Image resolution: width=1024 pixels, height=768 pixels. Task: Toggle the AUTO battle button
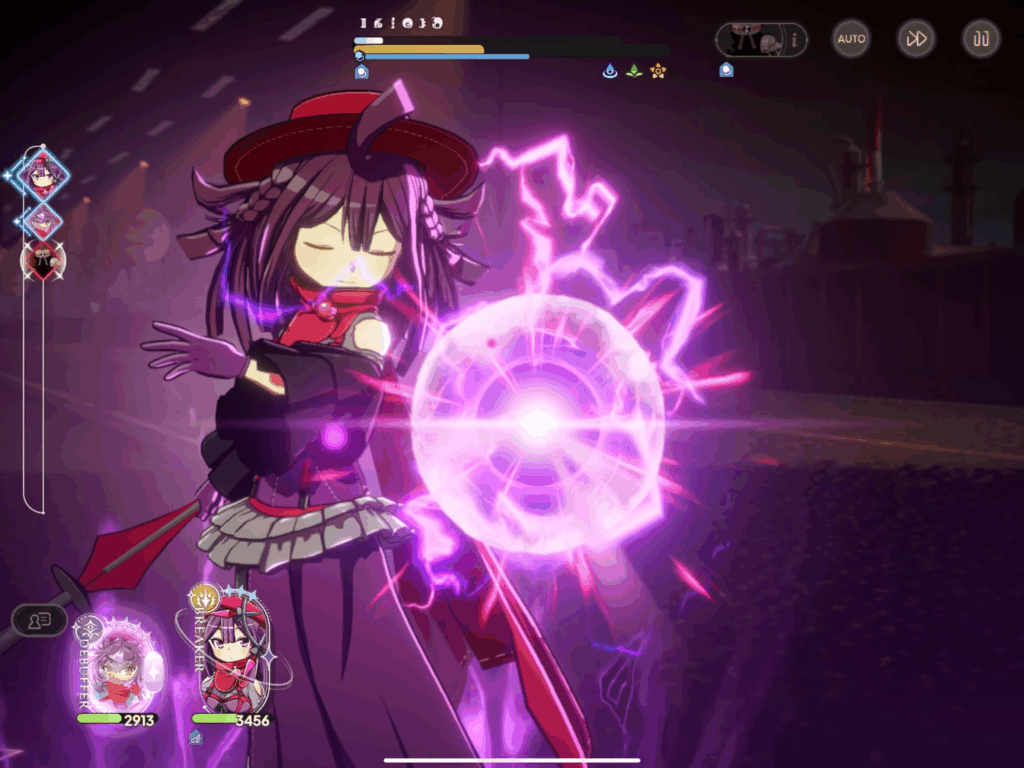click(x=851, y=39)
